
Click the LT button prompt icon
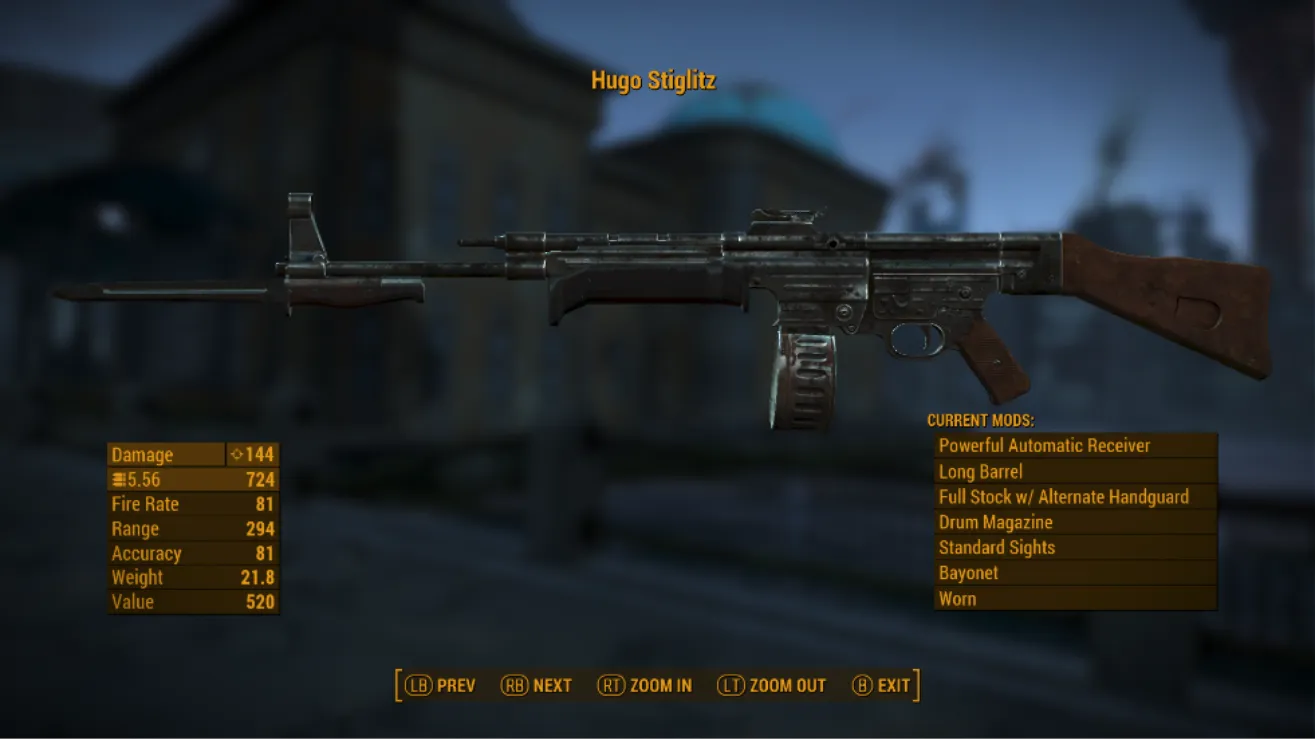tap(729, 685)
